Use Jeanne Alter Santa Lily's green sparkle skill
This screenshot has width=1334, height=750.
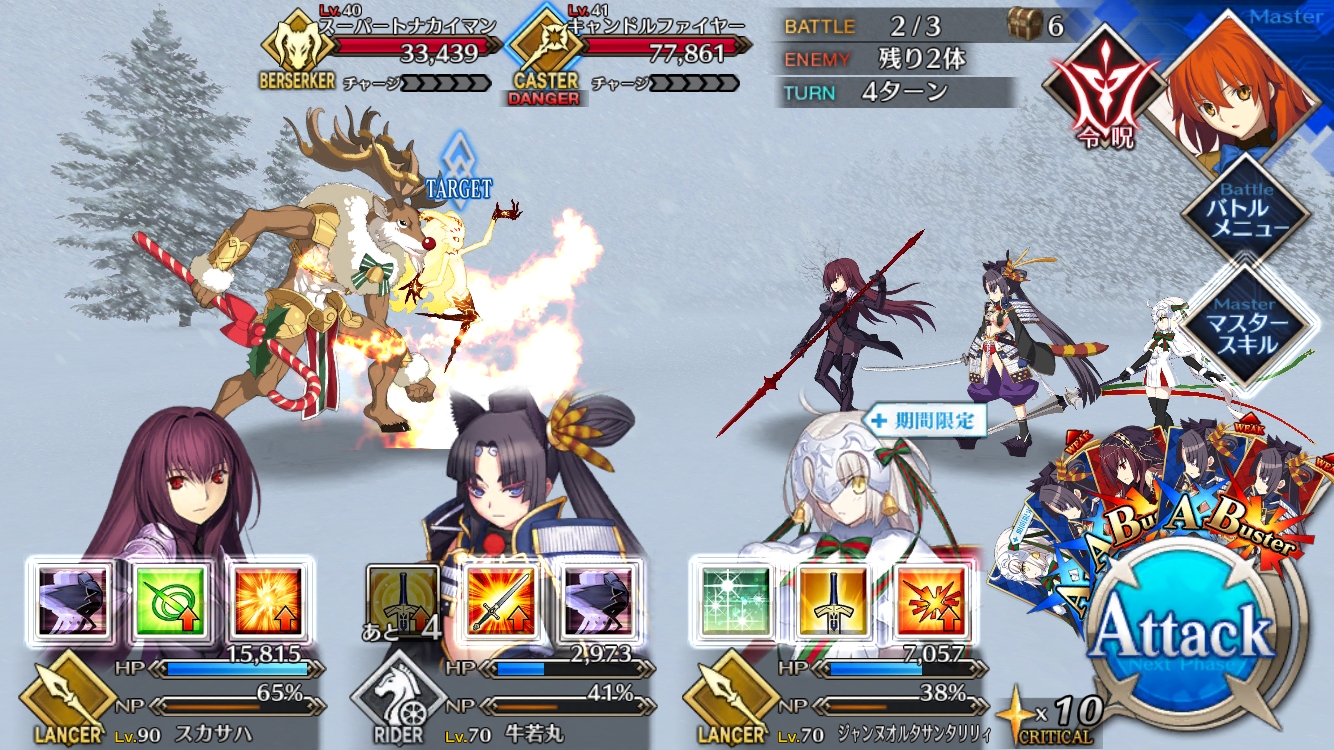(x=733, y=600)
